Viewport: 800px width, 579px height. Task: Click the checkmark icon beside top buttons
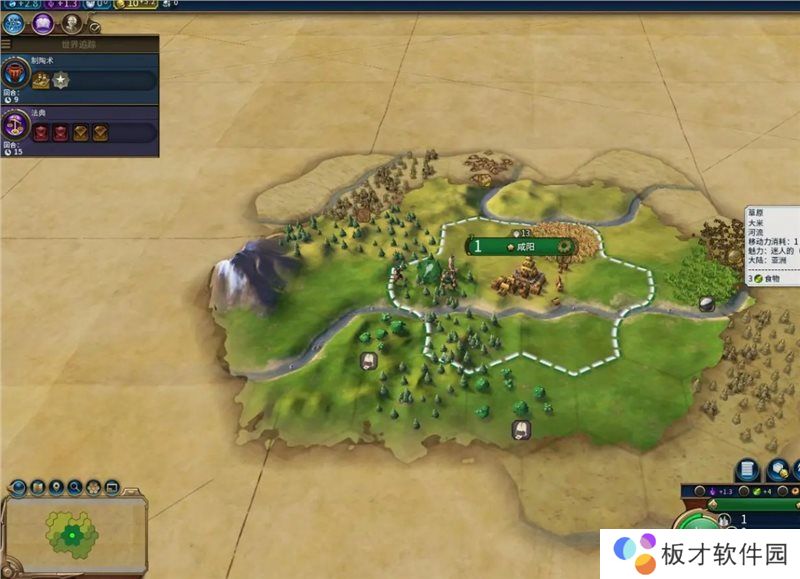[x=95, y=28]
